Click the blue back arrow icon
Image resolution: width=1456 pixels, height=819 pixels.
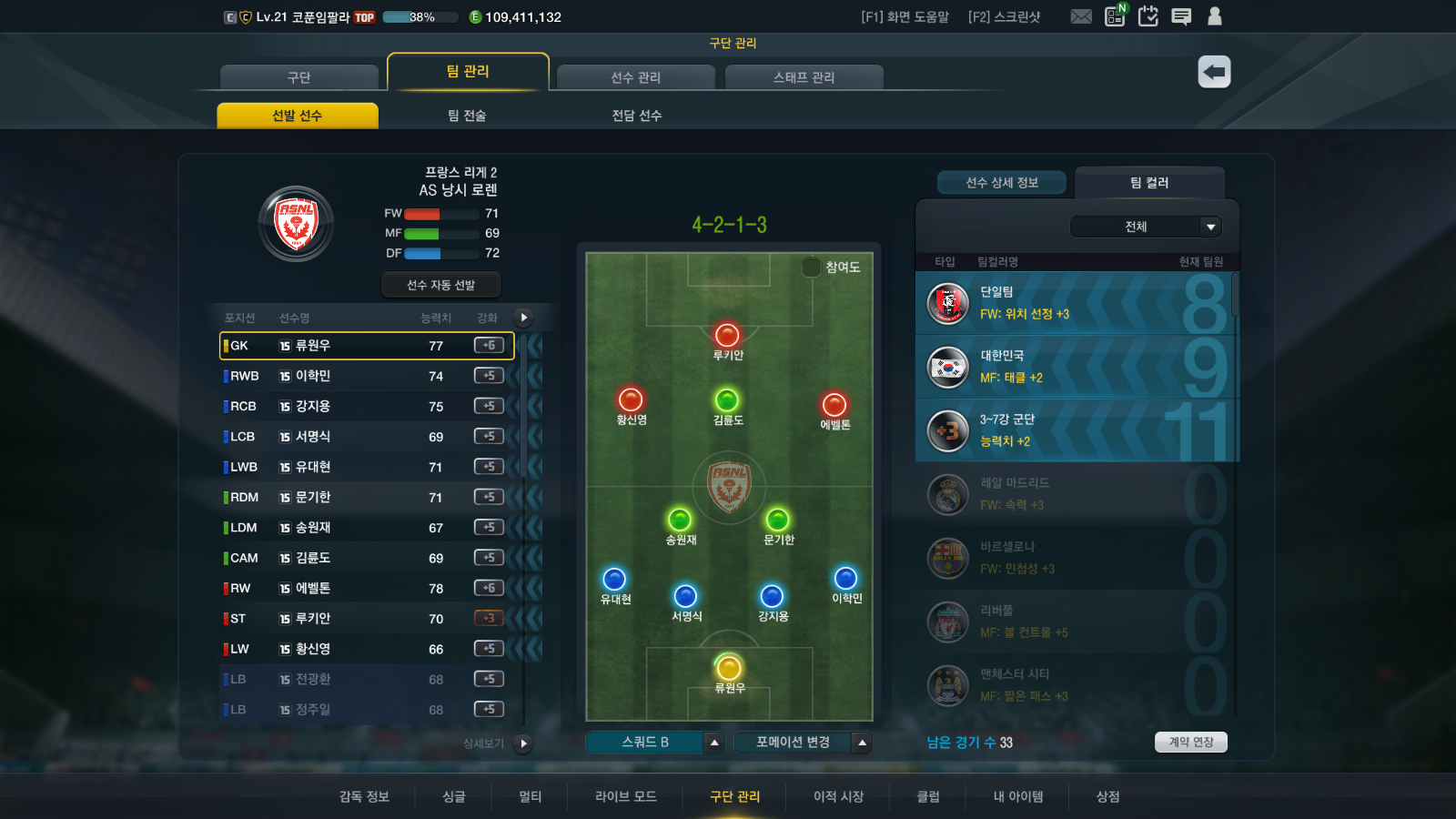click(x=1213, y=70)
